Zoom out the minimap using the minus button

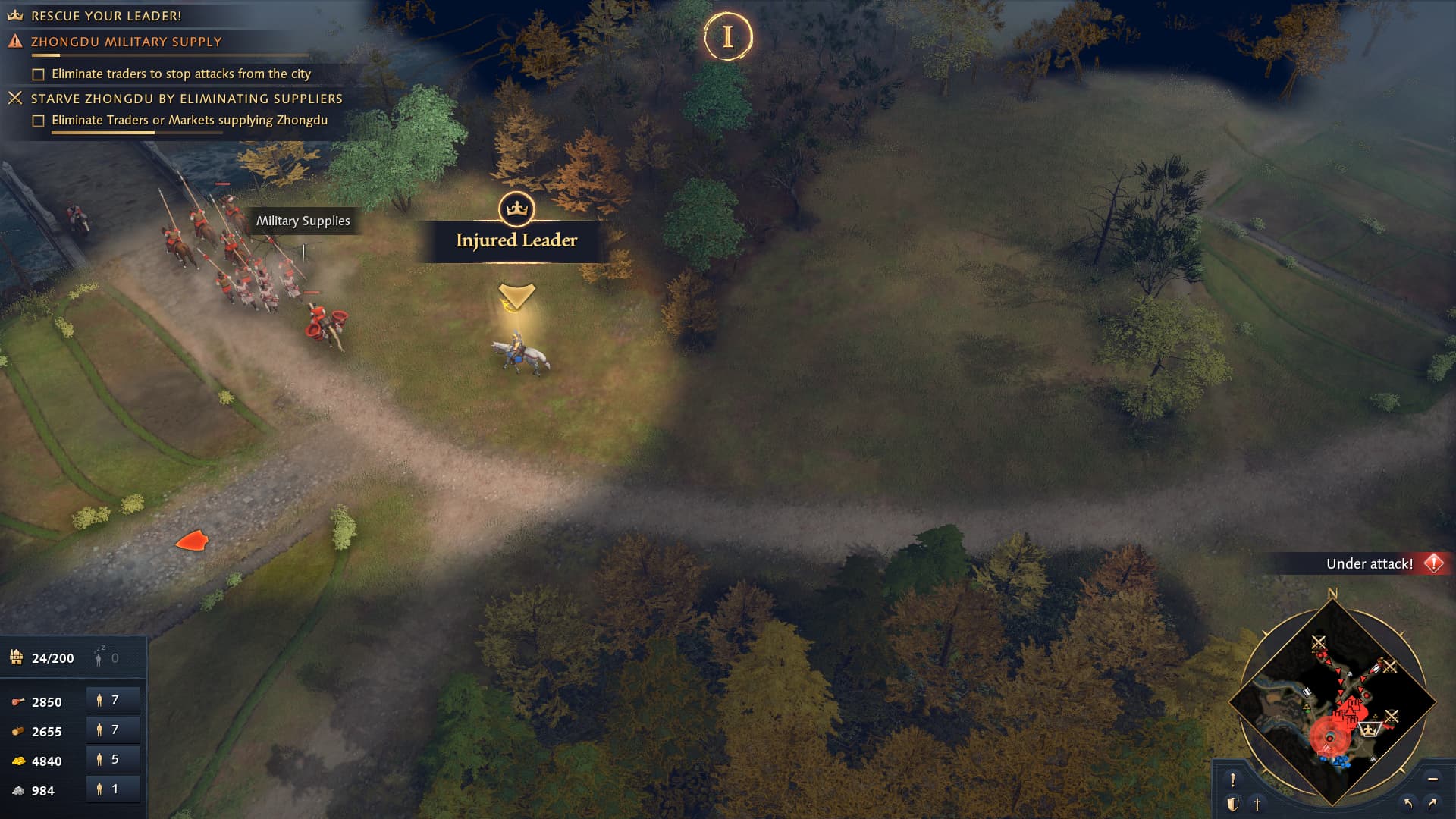point(1432,779)
